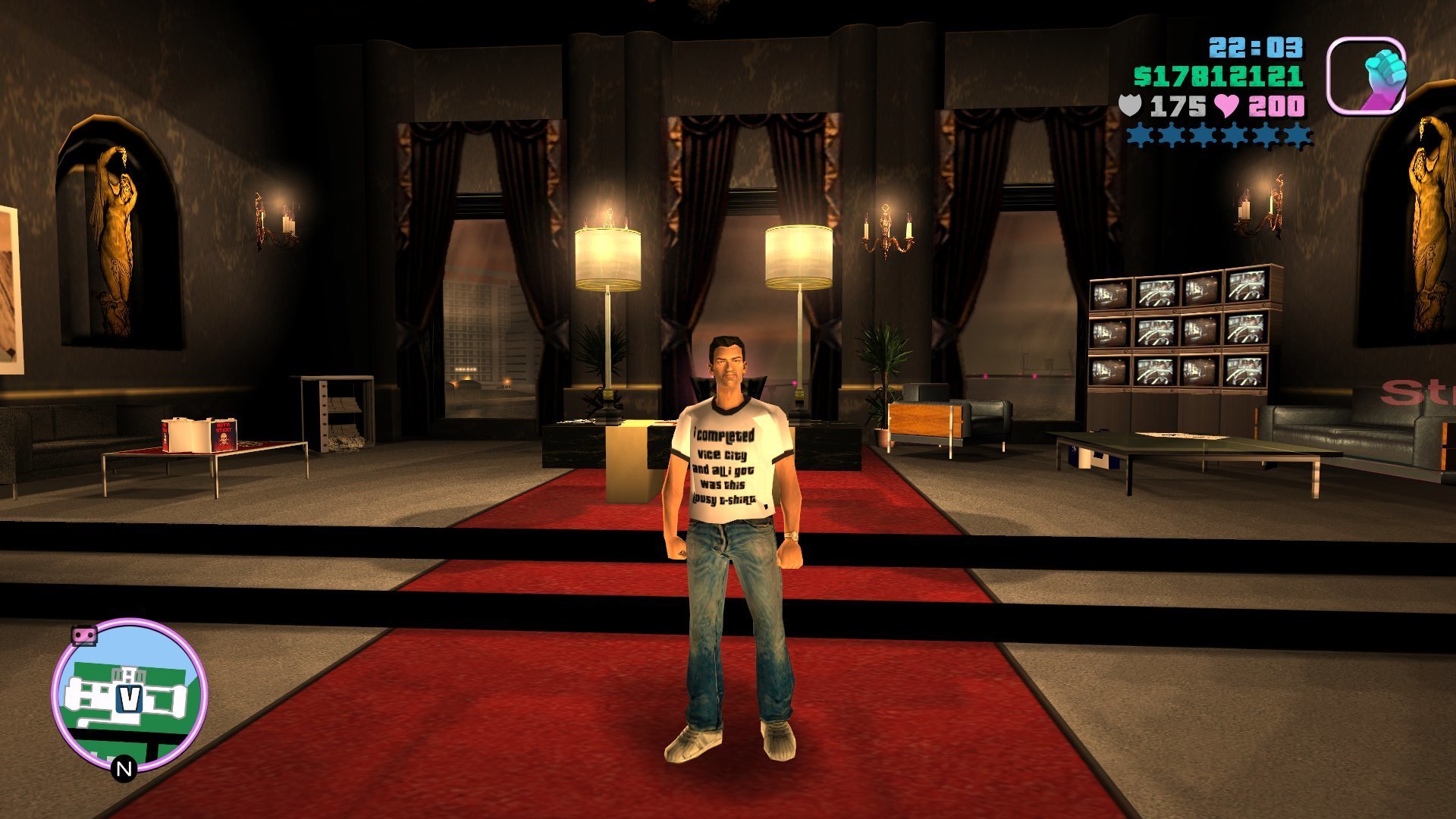Click the V mansion marker on minimap

[x=130, y=698]
